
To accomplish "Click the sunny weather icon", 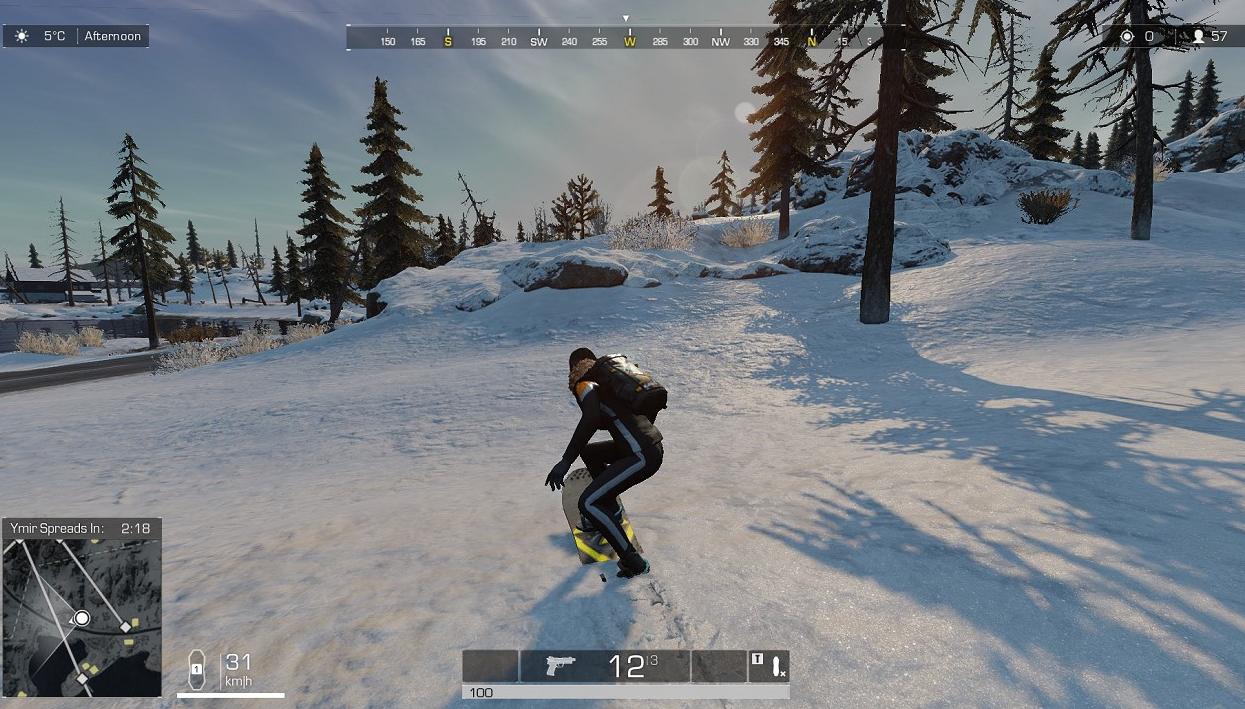I will [22, 36].
